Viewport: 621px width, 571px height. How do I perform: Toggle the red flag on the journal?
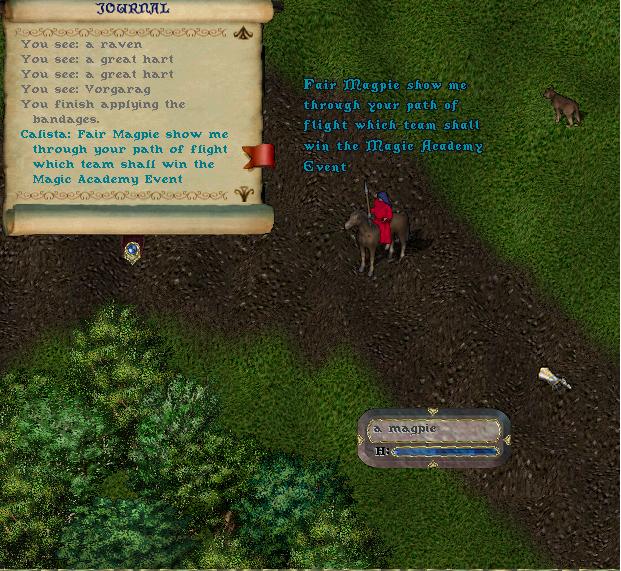pos(259,155)
